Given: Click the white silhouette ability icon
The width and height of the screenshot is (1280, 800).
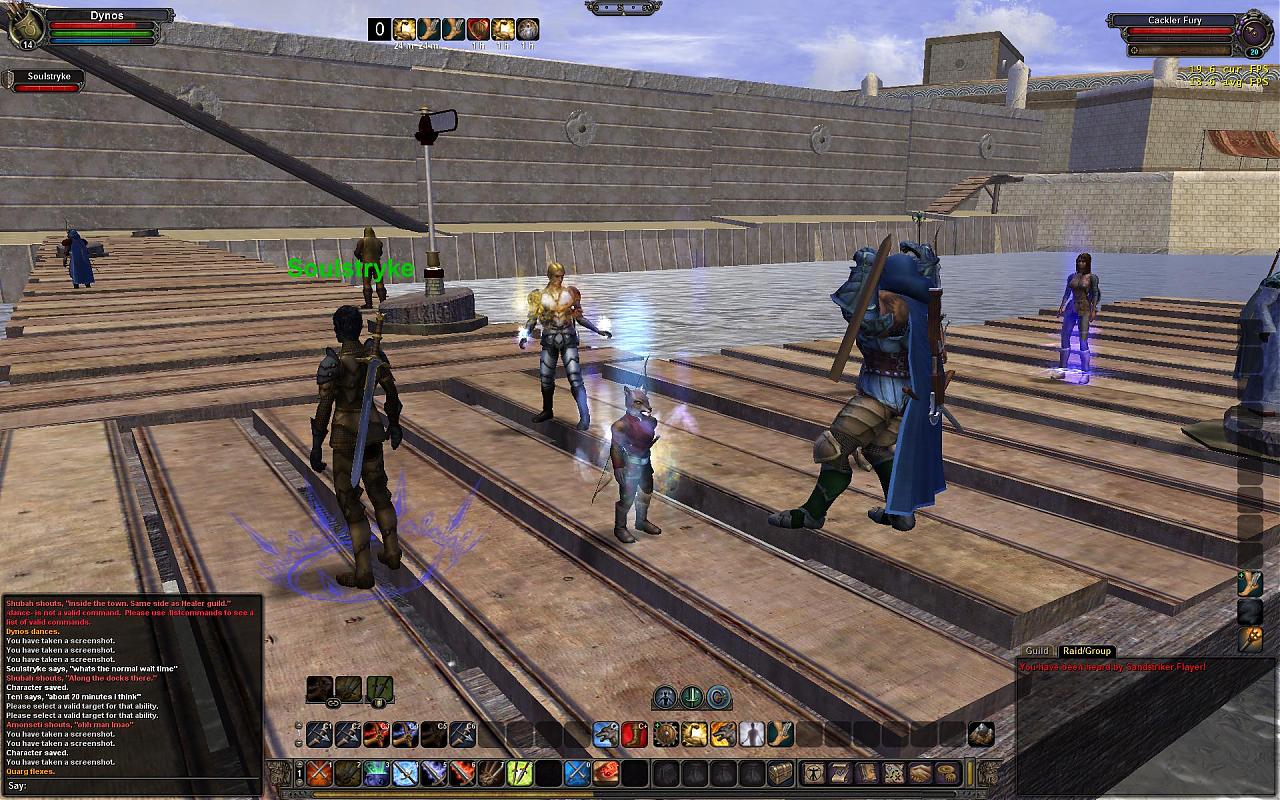Looking at the screenshot, I should [x=751, y=735].
